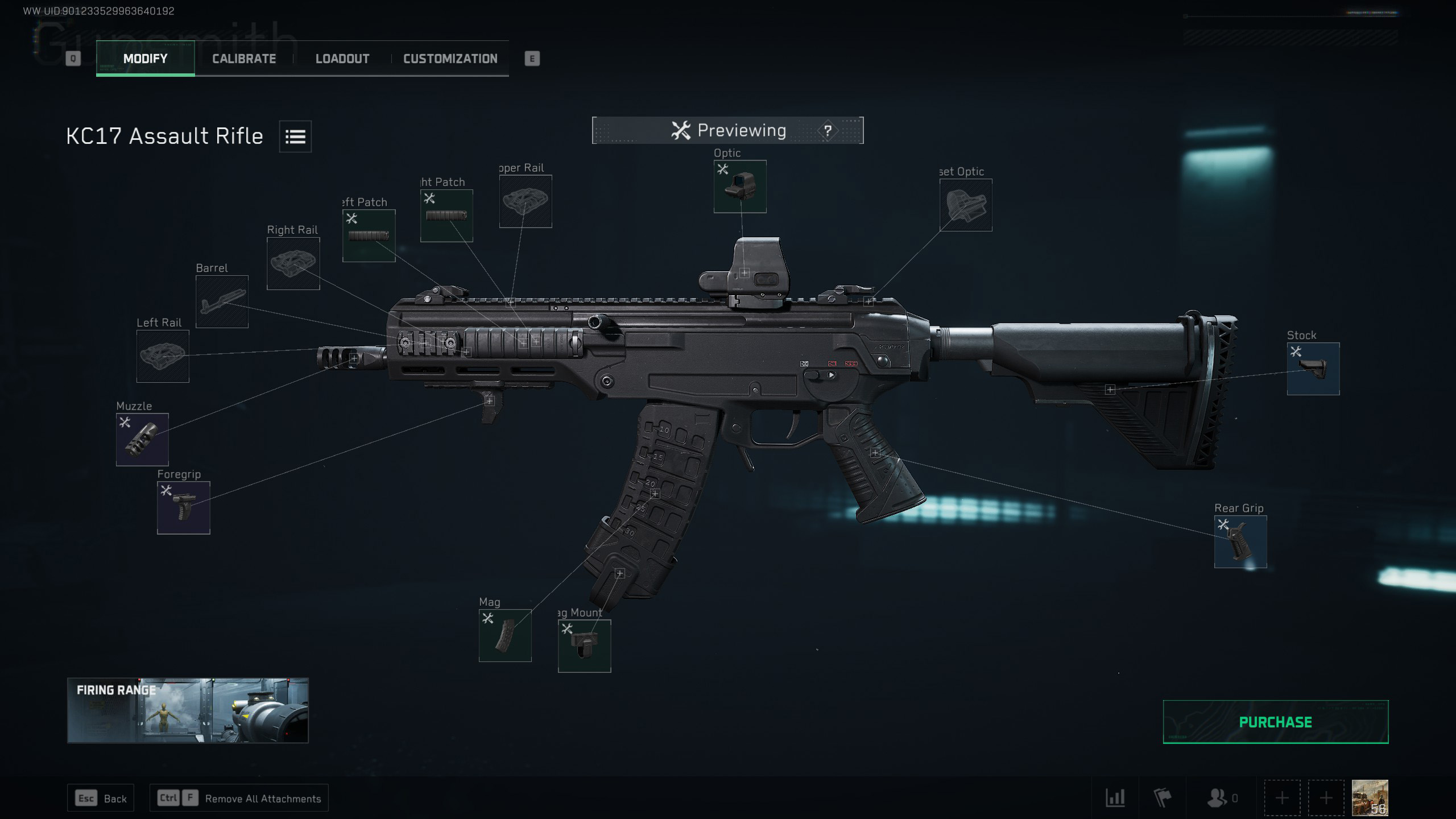Go to the Customization tab

click(450, 59)
